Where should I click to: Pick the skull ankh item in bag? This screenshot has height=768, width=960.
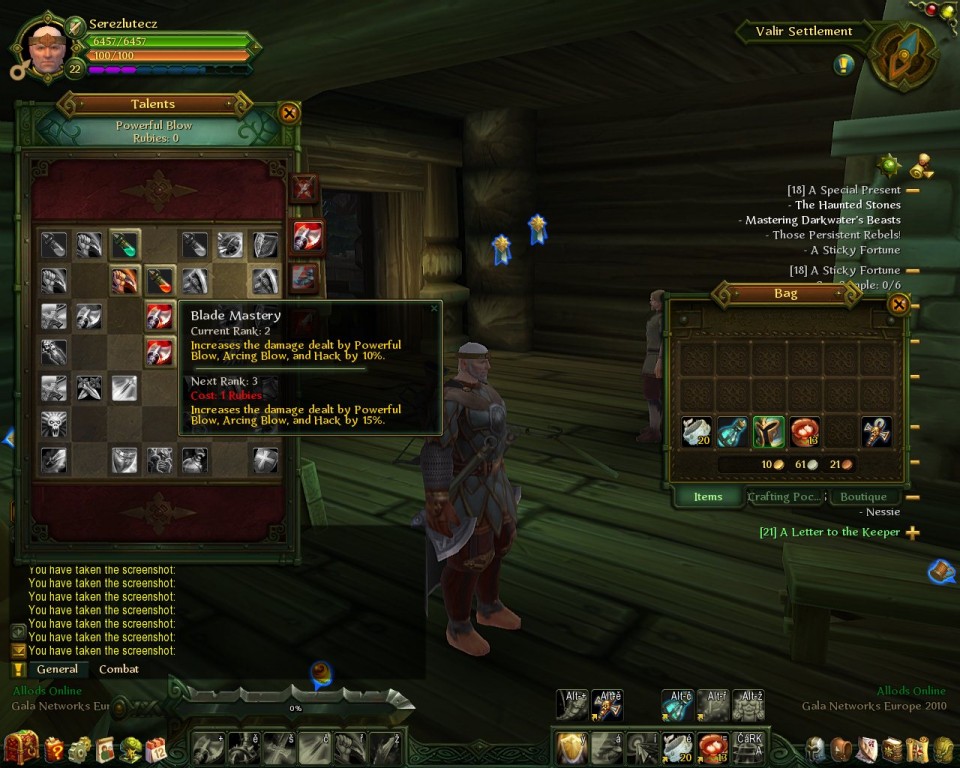click(876, 432)
